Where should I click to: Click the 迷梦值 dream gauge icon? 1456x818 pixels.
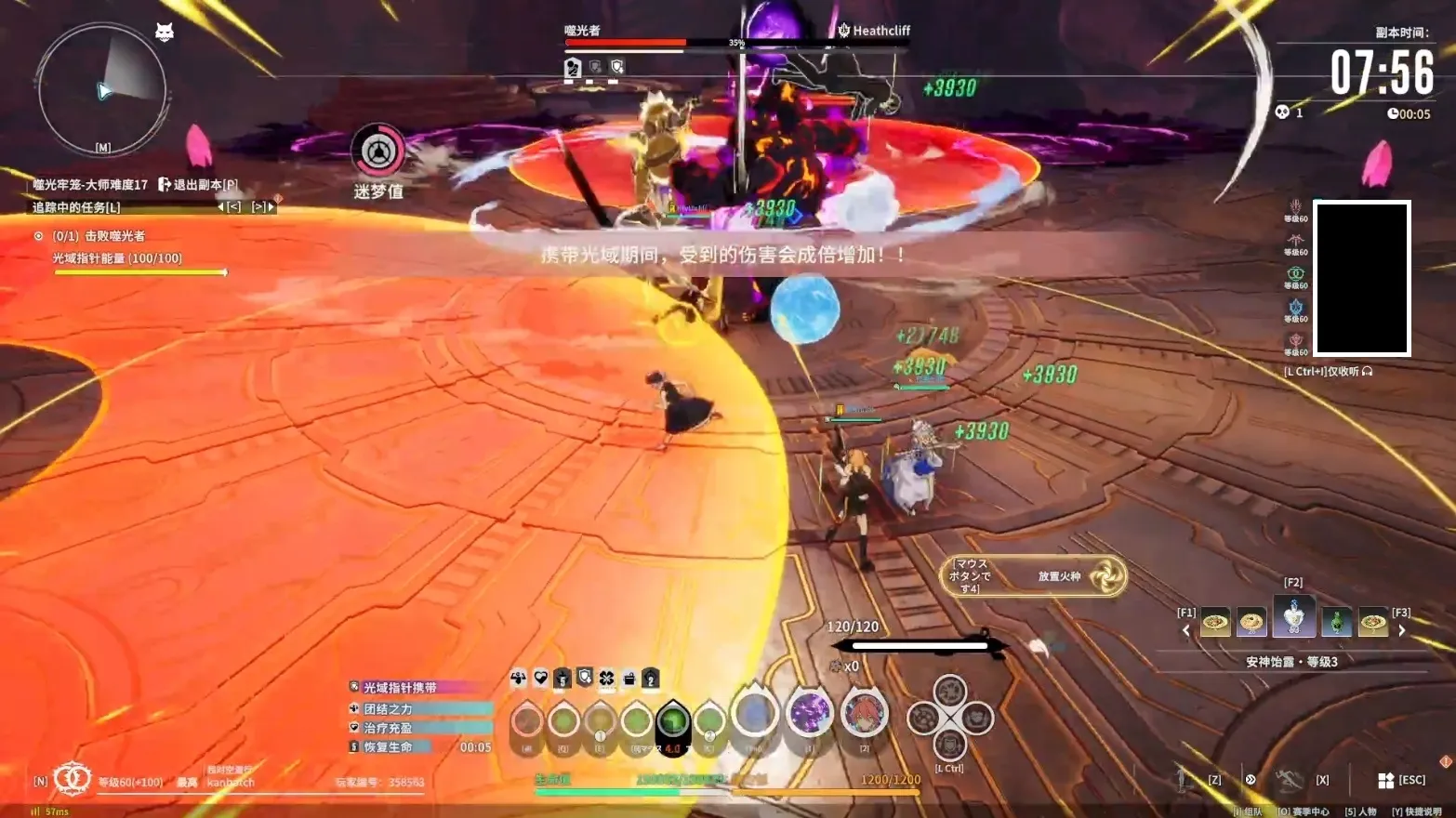(377, 151)
